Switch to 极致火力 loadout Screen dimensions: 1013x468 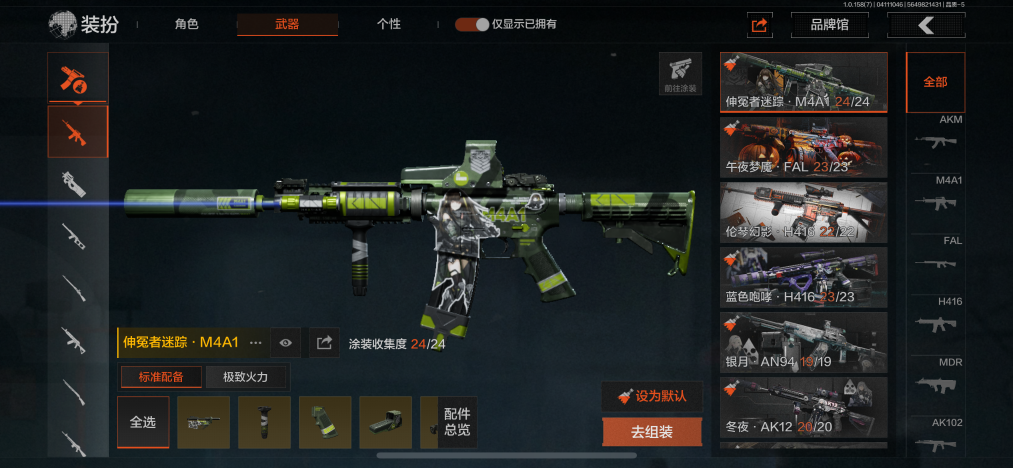click(248, 377)
